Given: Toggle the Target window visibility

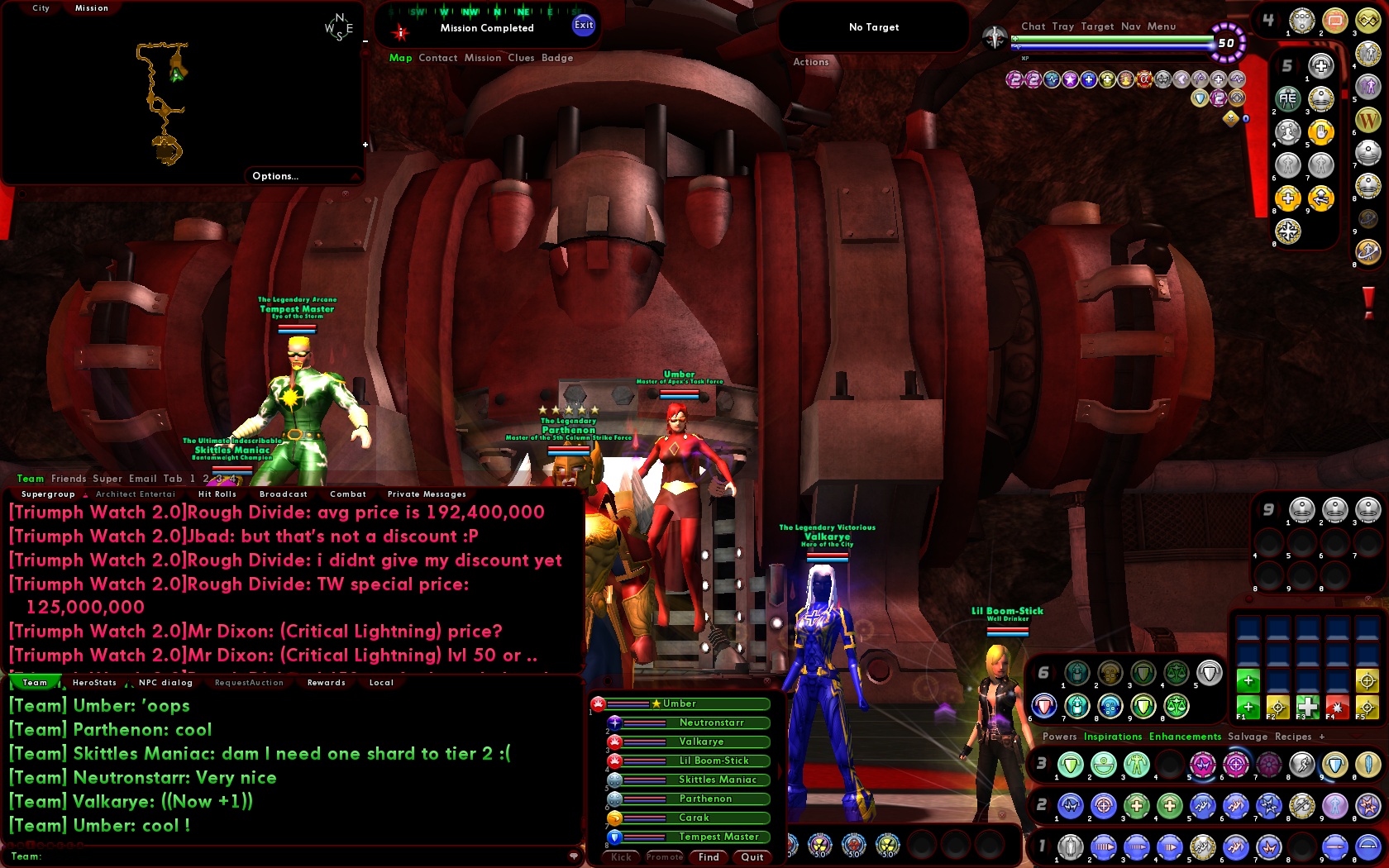Looking at the screenshot, I should (1098, 26).
